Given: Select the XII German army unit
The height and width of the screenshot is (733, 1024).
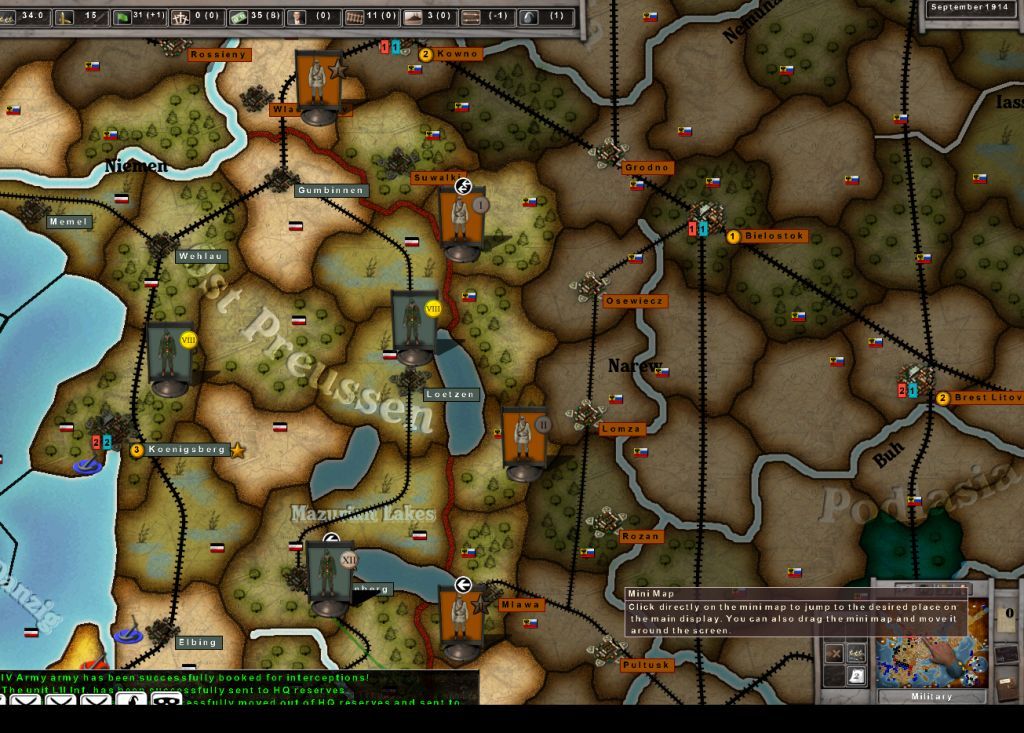Looking at the screenshot, I should tap(329, 576).
